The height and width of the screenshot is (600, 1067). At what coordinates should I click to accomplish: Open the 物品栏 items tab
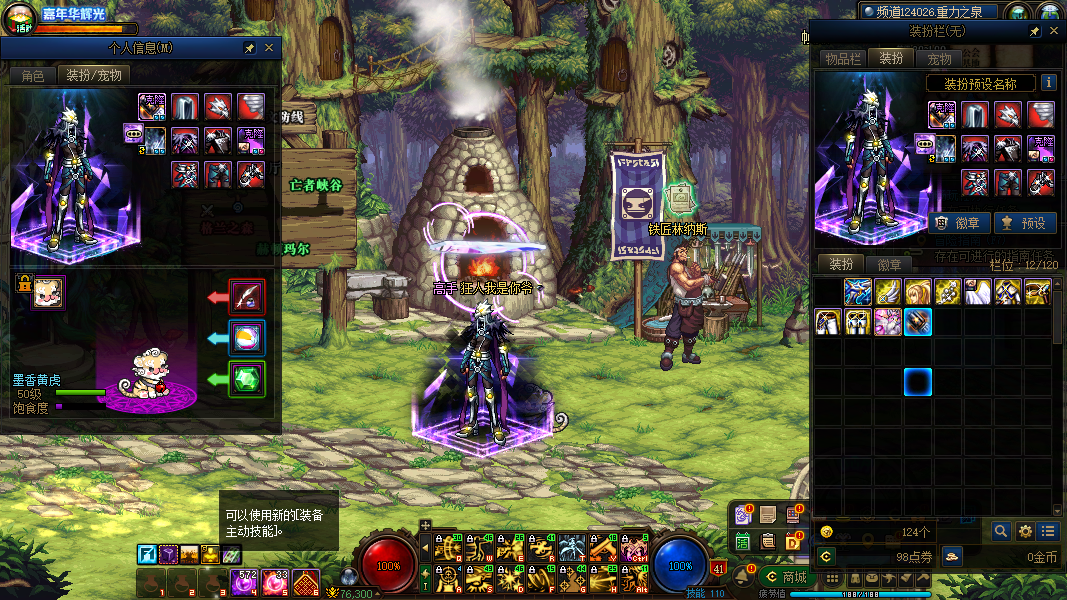point(842,59)
